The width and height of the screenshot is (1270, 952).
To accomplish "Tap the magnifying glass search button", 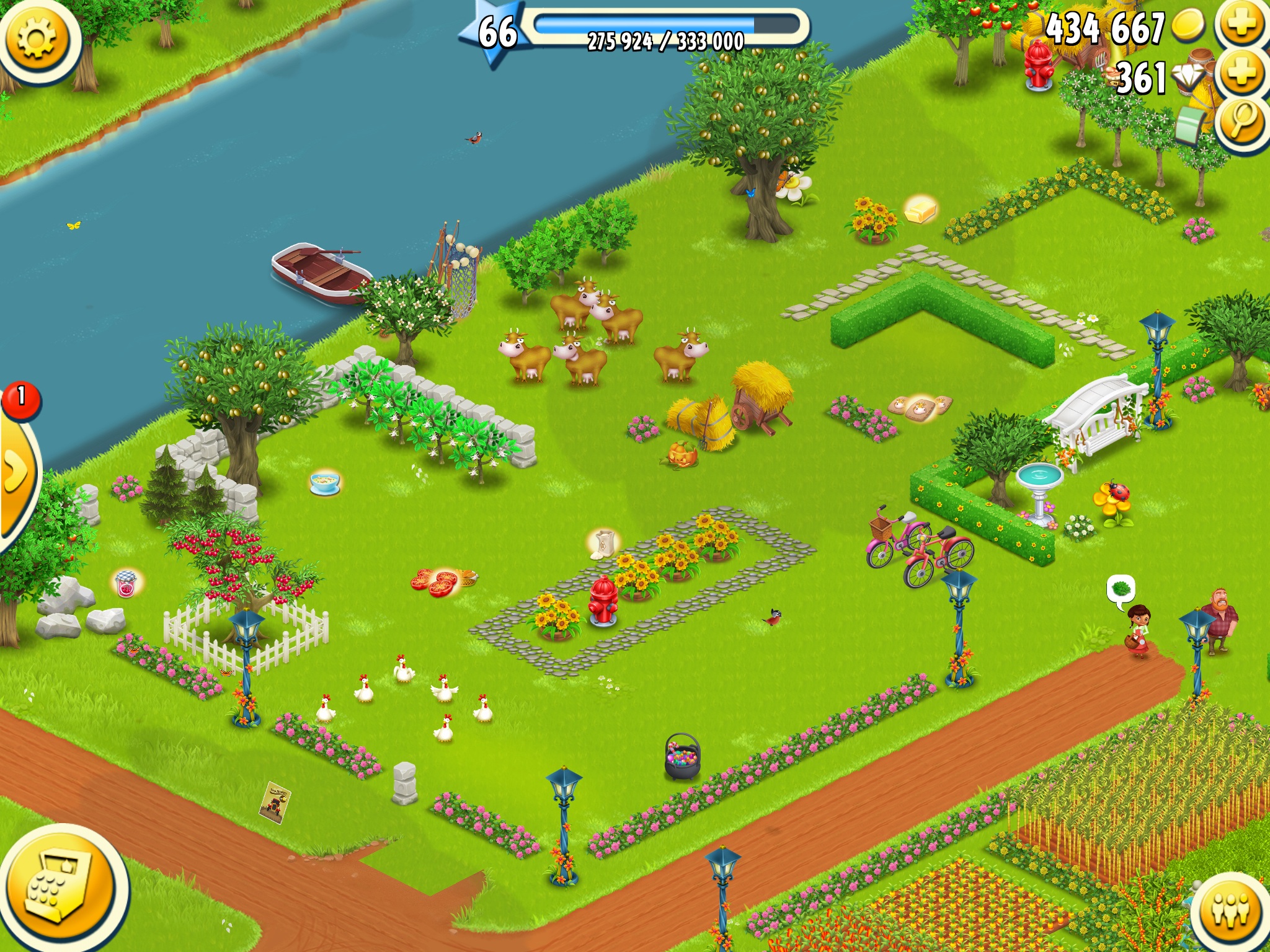I will [x=1241, y=121].
